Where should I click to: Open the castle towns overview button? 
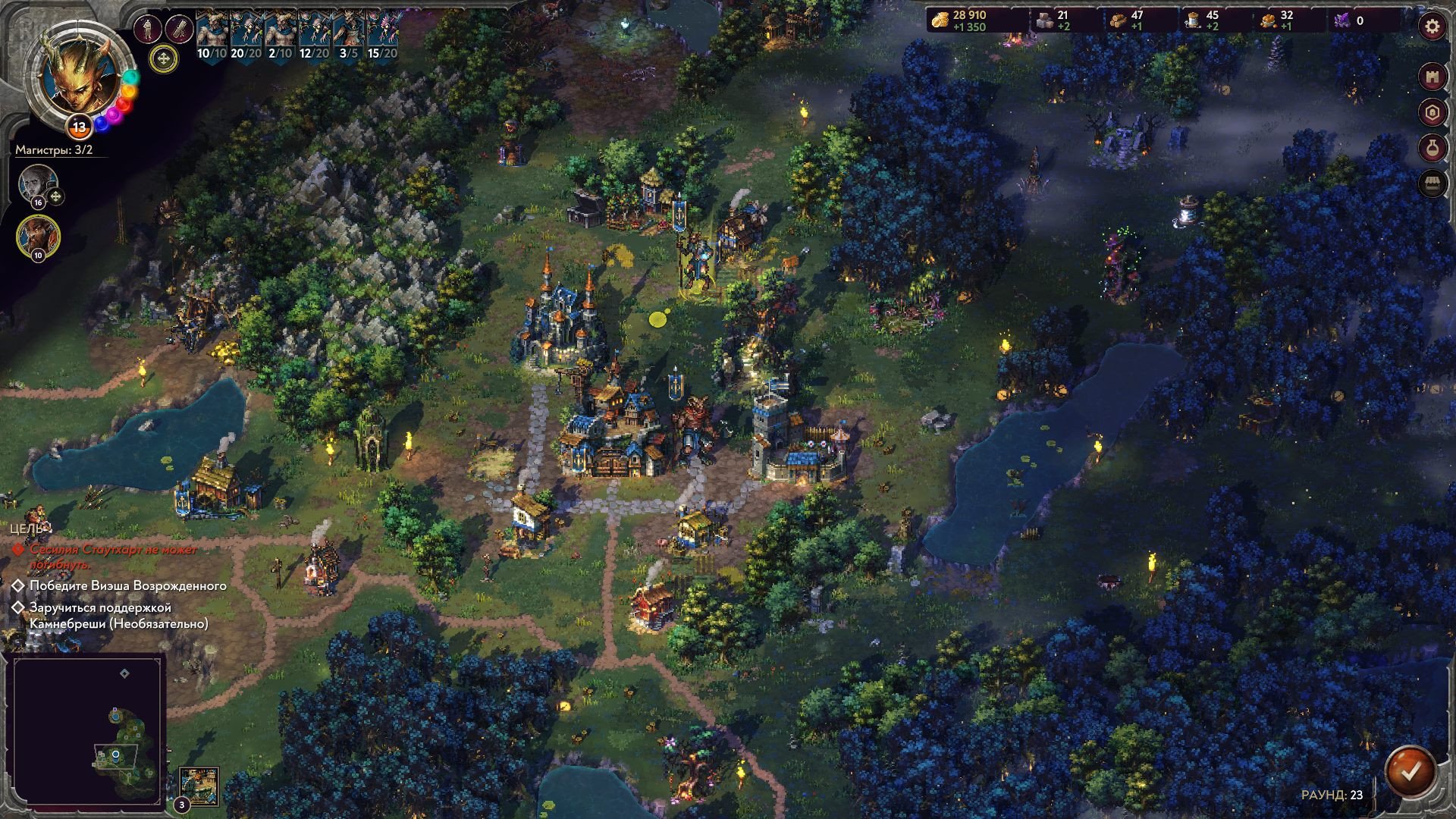pos(1432,77)
